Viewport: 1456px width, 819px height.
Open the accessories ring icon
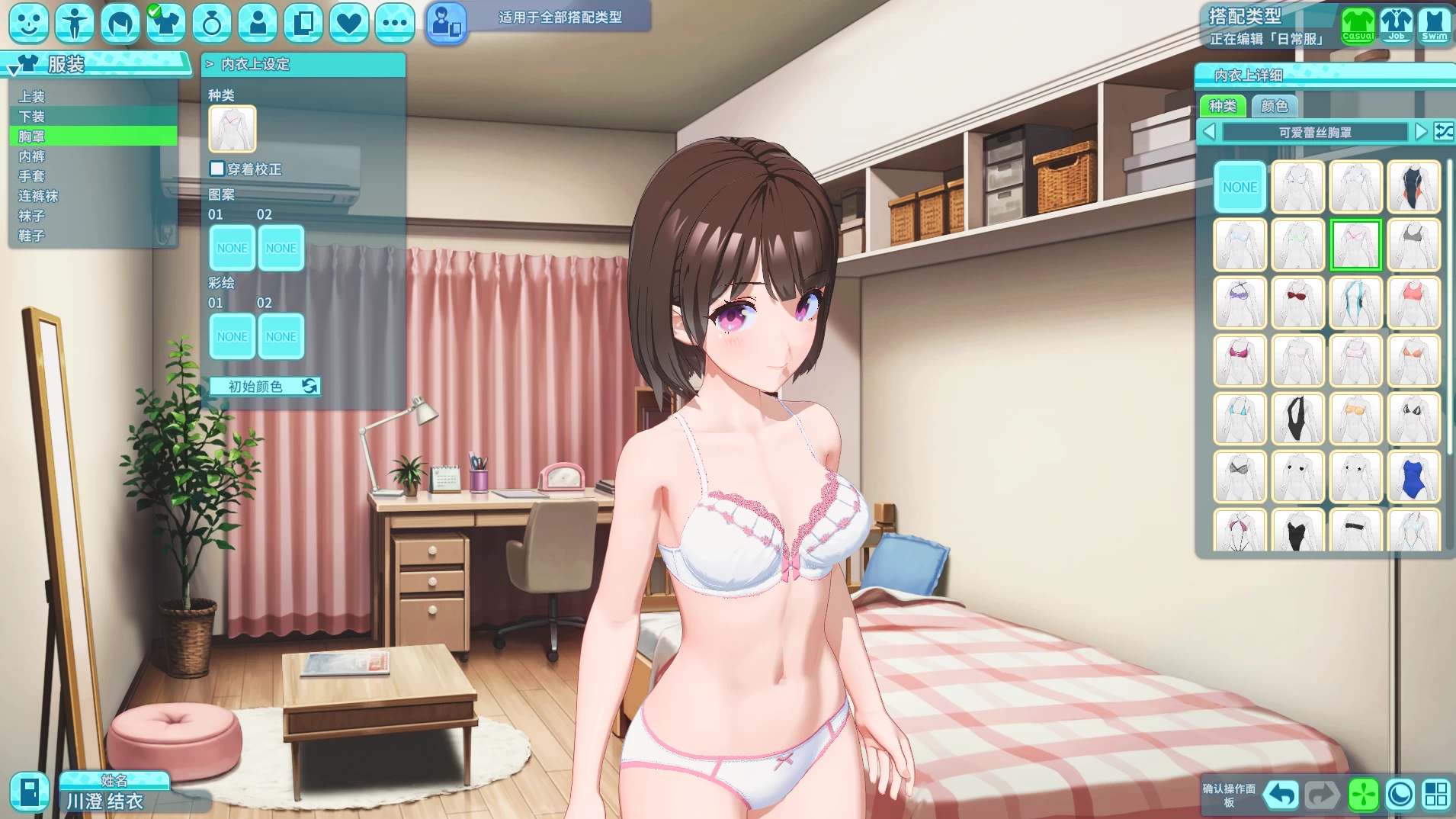[213, 23]
